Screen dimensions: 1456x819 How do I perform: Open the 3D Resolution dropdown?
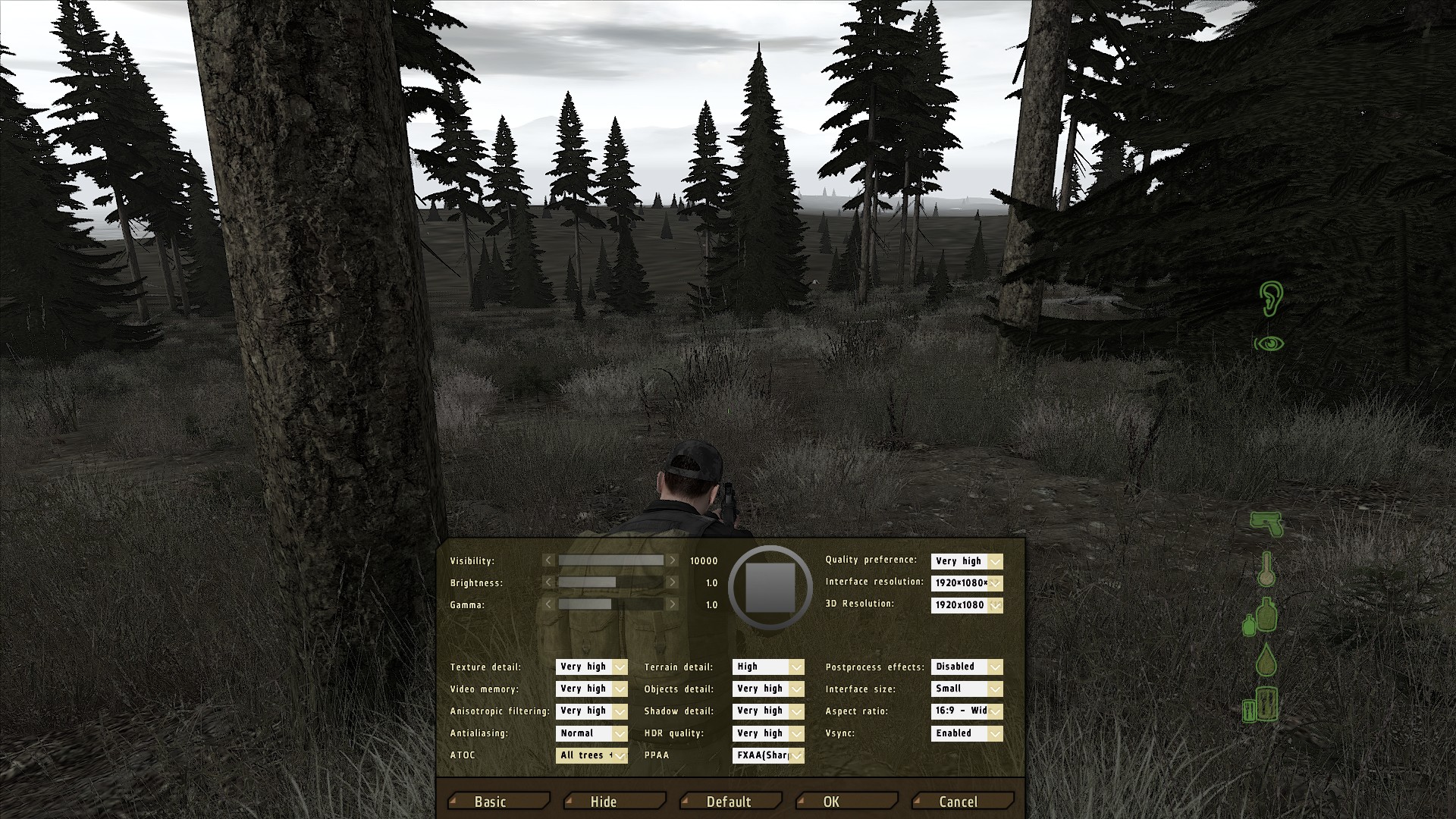pyautogui.click(x=967, y=605)
